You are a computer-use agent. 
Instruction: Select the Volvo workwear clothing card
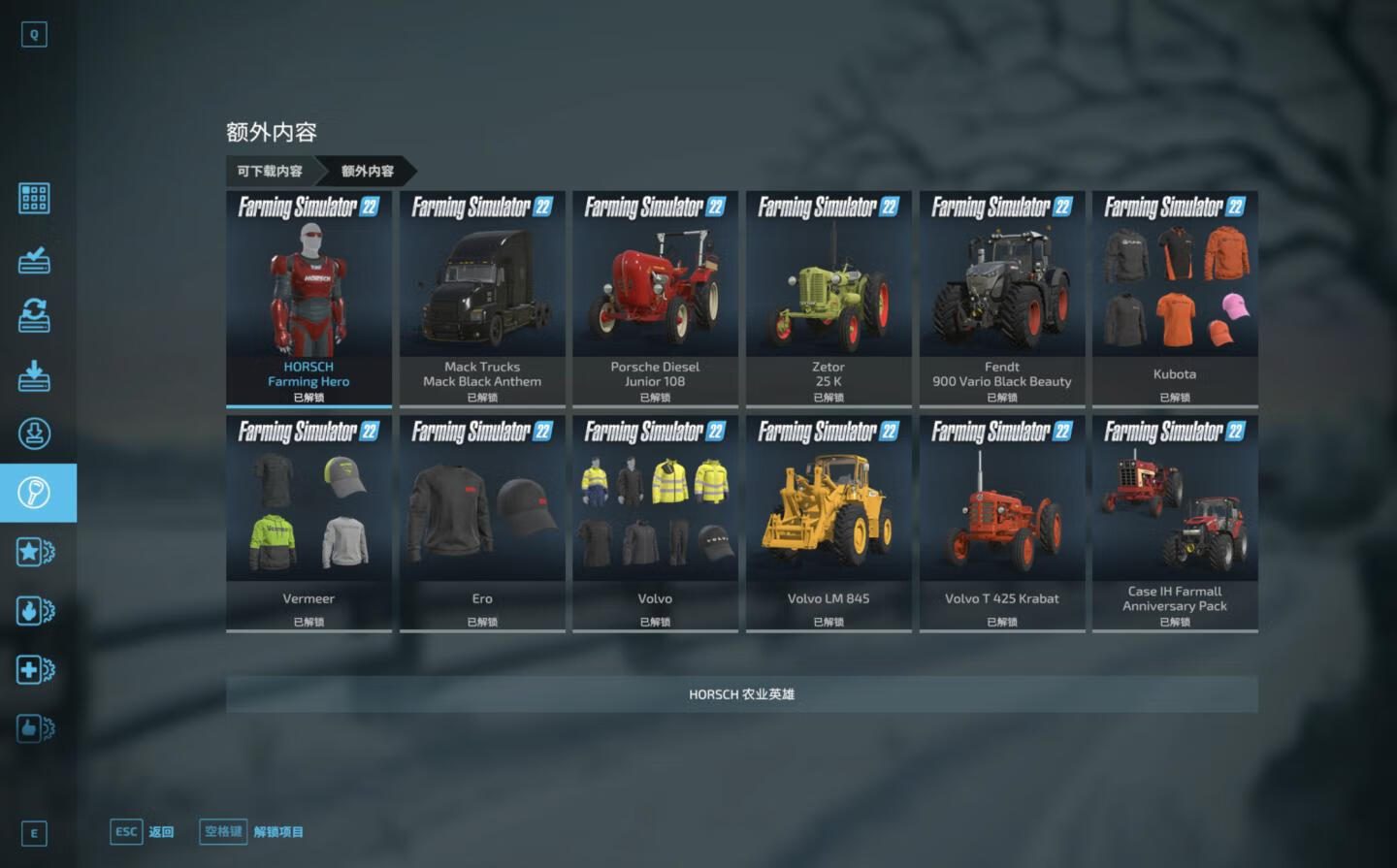click(x=655, y=523)
